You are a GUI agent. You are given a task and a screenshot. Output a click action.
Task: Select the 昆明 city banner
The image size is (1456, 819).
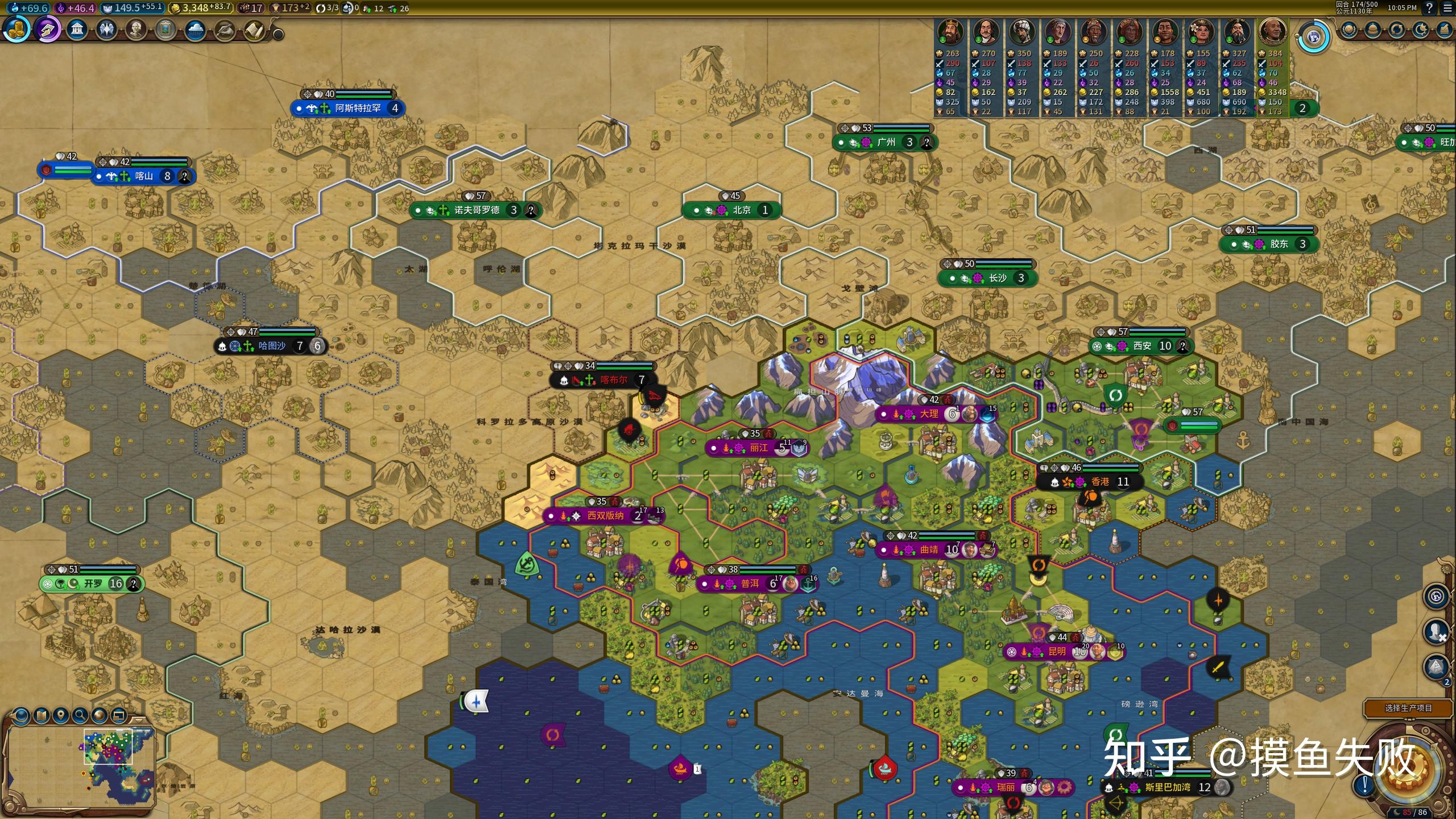(1057, 652)
